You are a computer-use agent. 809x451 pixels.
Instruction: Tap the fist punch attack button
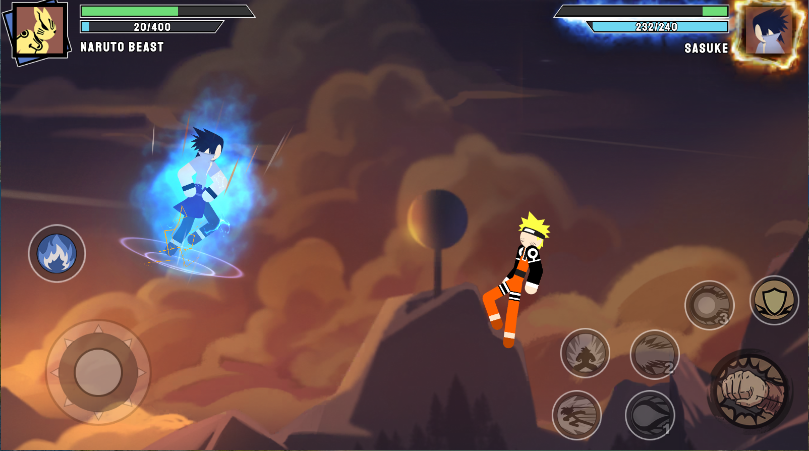point(748,389)
